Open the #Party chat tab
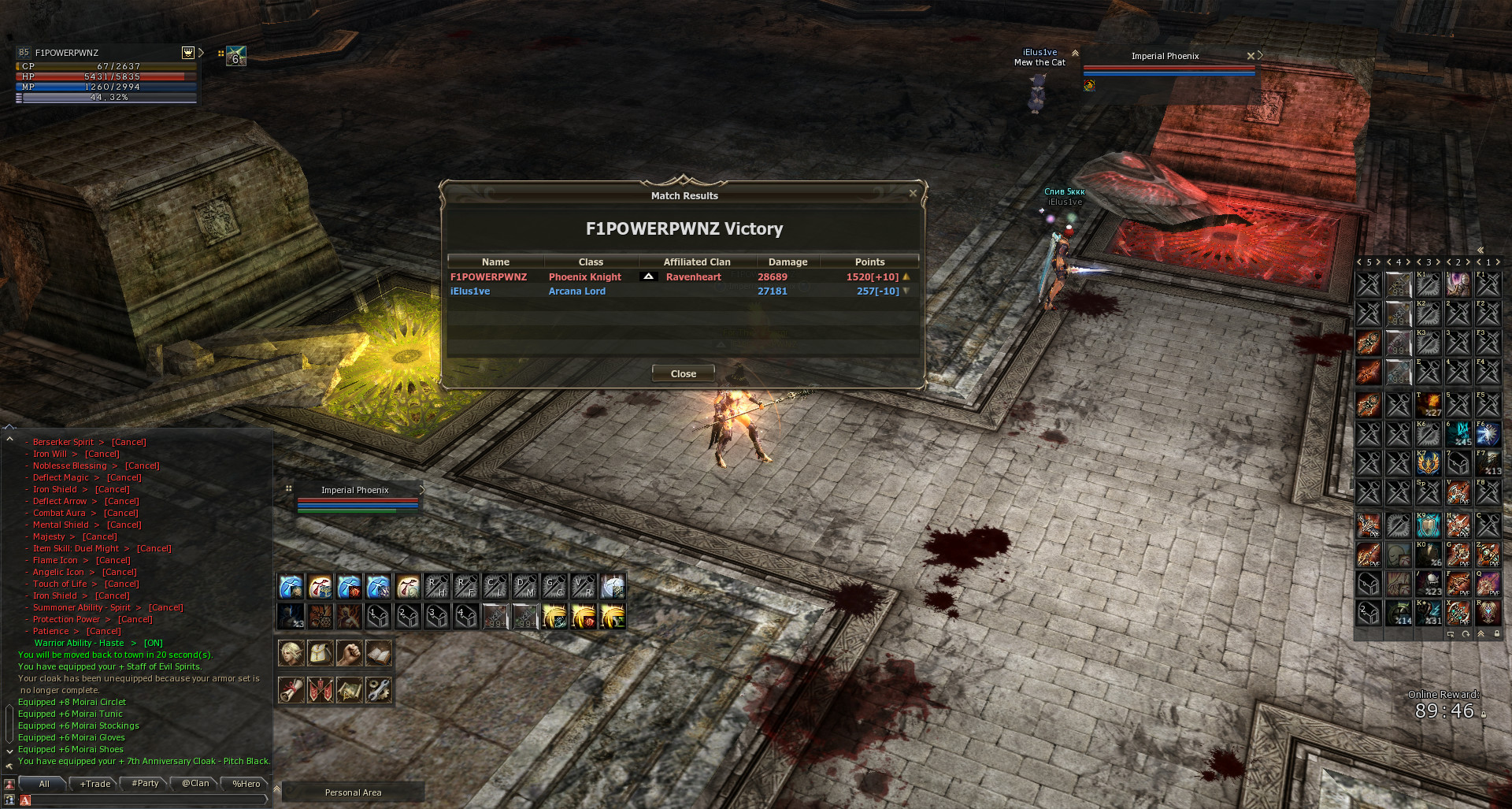The height and width of the screenshot is (809, 1512). coord(146,784)
